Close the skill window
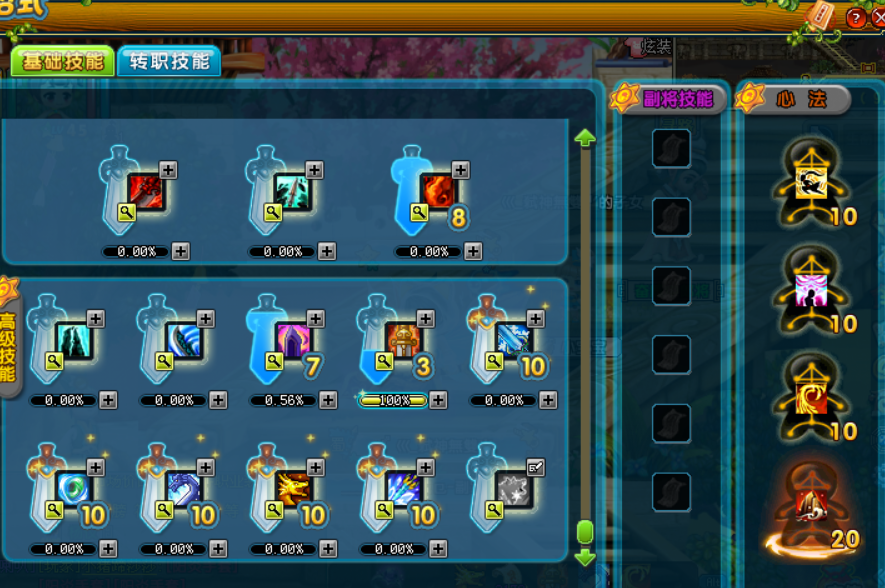The image size is (885, 588). tap(879, 18)
